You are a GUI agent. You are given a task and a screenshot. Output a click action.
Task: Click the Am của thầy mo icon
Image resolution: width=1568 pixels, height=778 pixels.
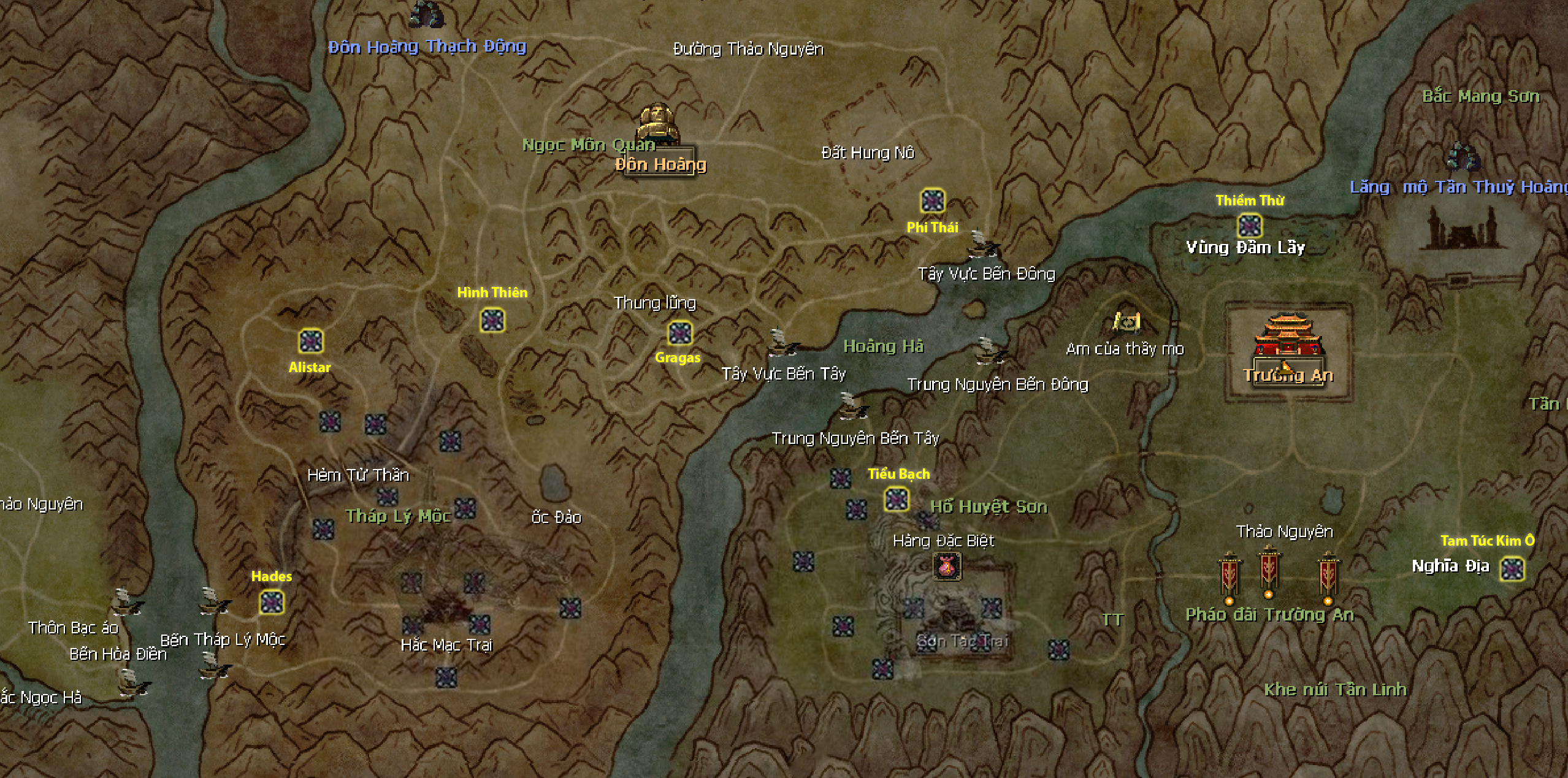point(1126,321)
